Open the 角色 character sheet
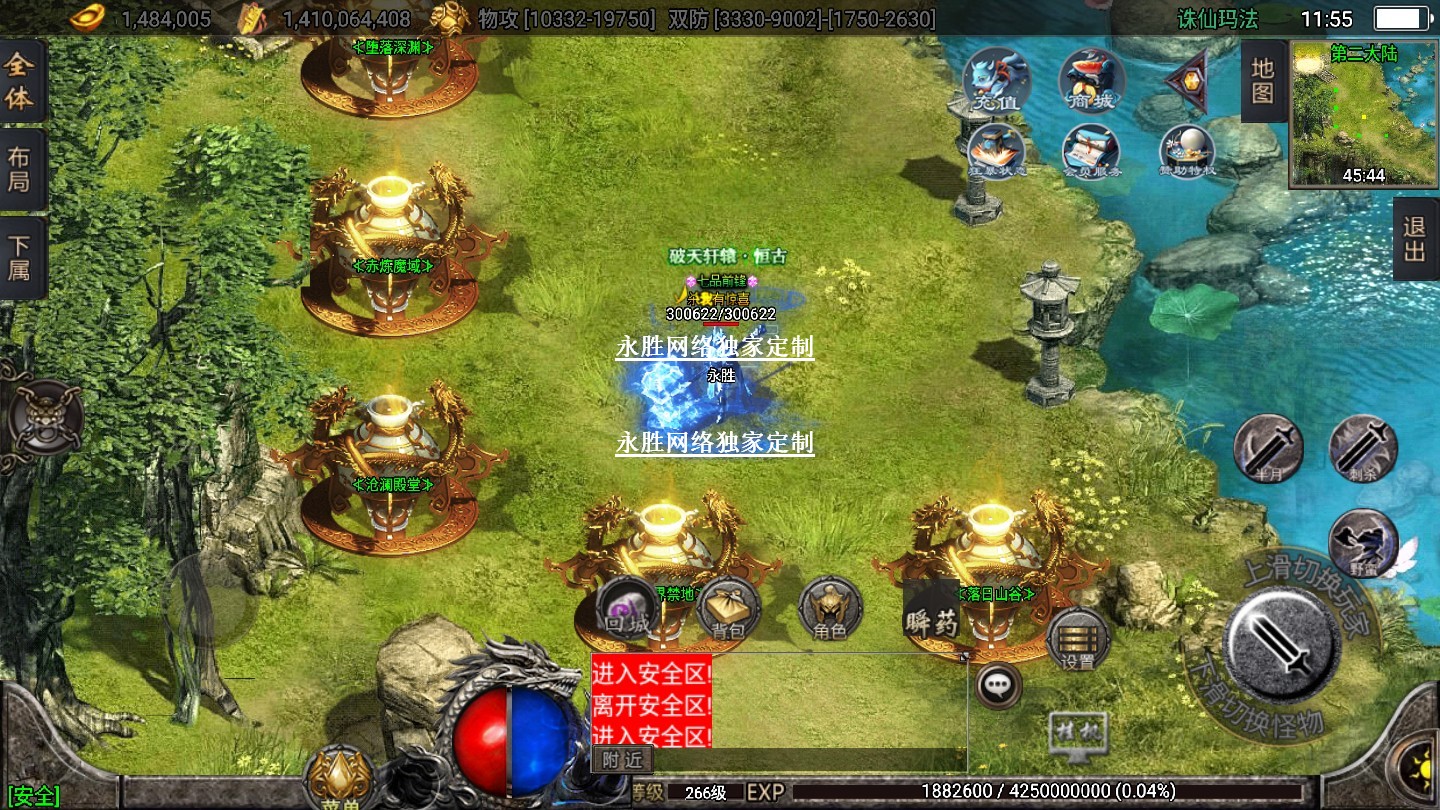 pos(830,609)
